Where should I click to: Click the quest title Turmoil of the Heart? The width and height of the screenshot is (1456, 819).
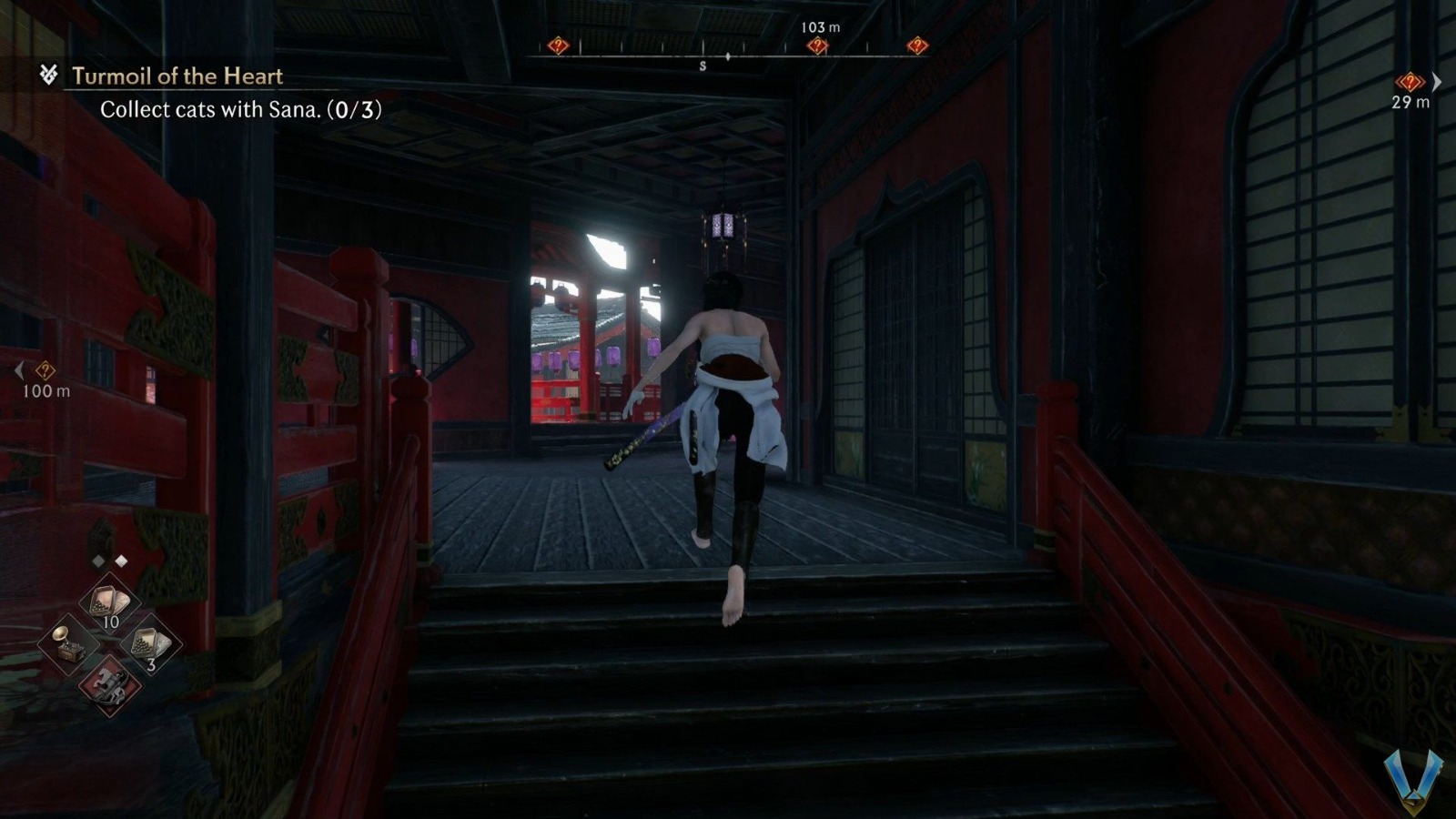177,77
